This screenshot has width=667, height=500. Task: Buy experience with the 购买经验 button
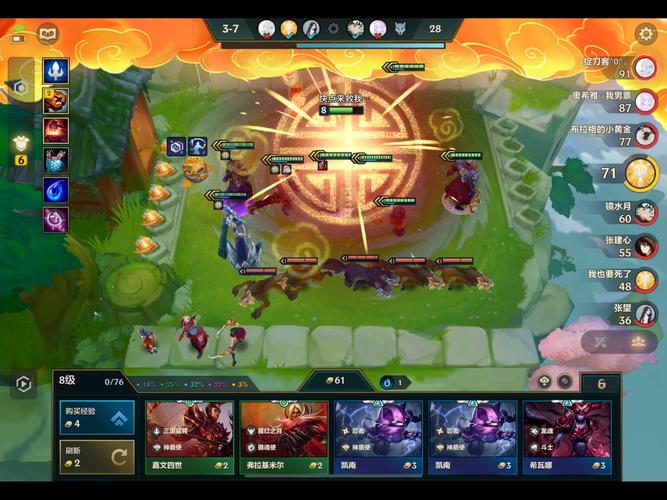pyautogui.click(x=96, y=417)
